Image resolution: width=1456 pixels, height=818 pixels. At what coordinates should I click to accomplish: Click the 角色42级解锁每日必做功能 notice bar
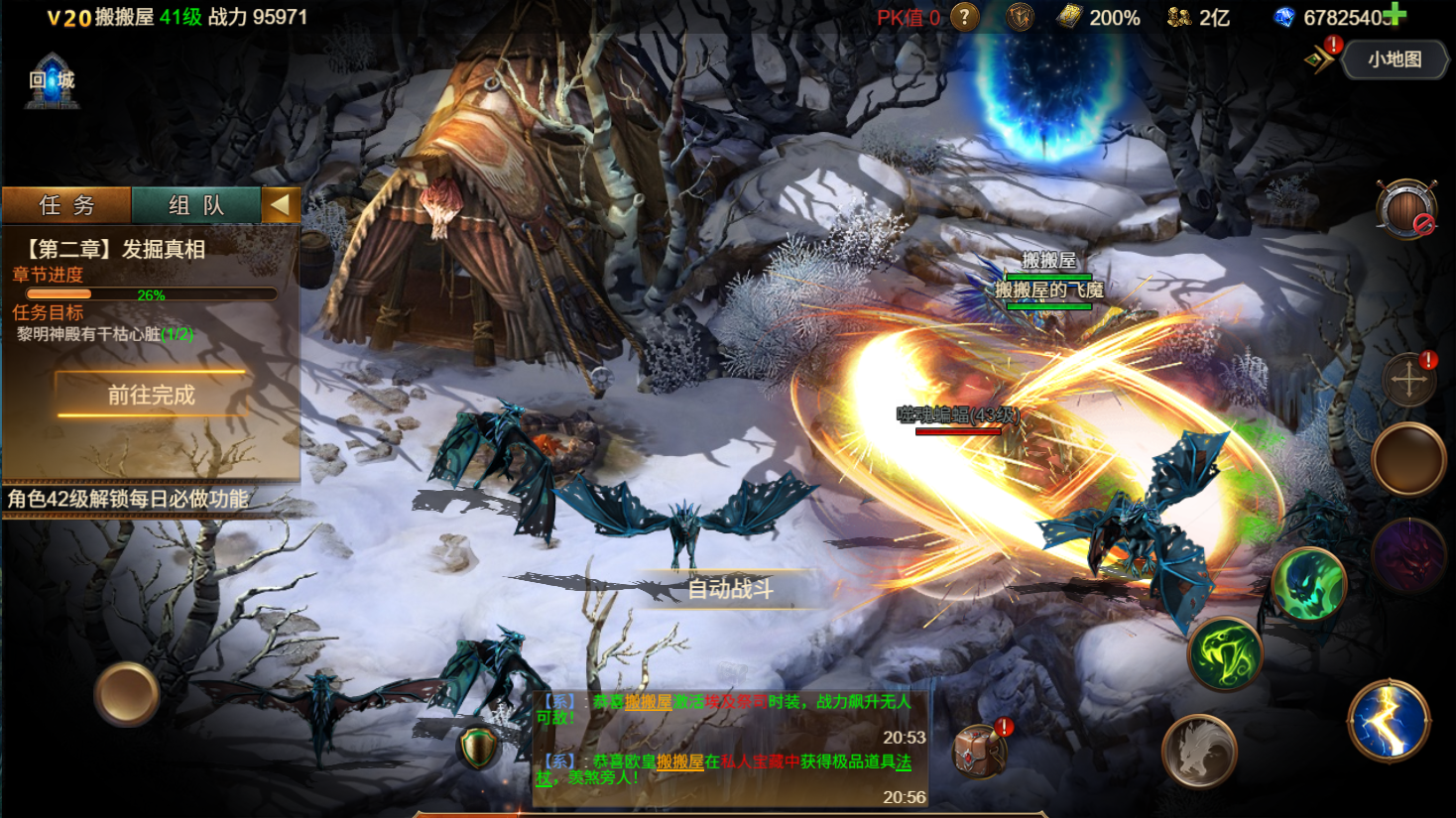pos(129,499)
